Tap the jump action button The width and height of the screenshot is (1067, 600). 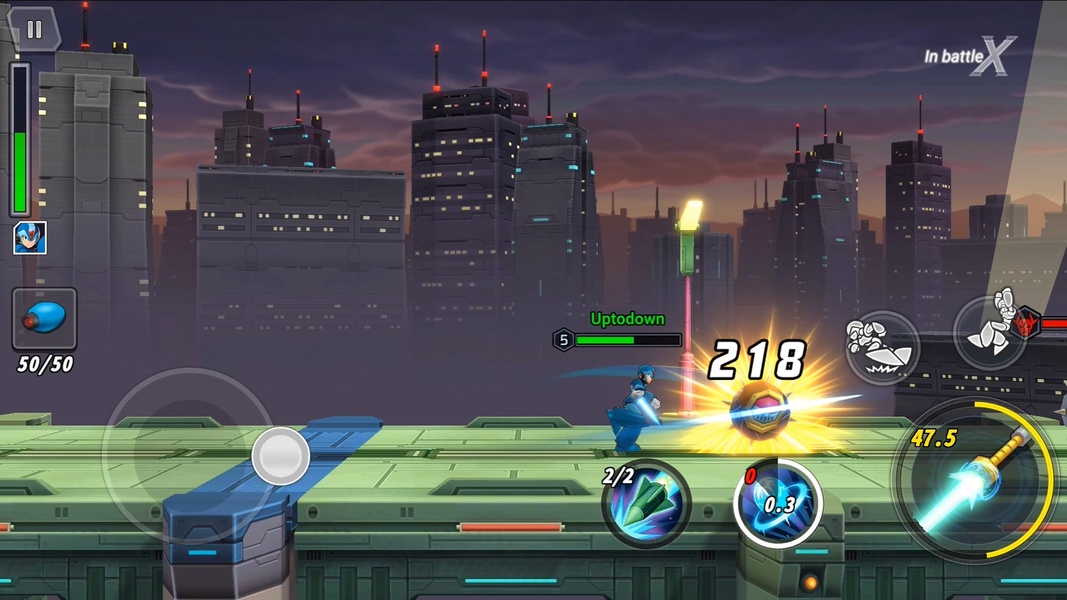coord(990,331)
